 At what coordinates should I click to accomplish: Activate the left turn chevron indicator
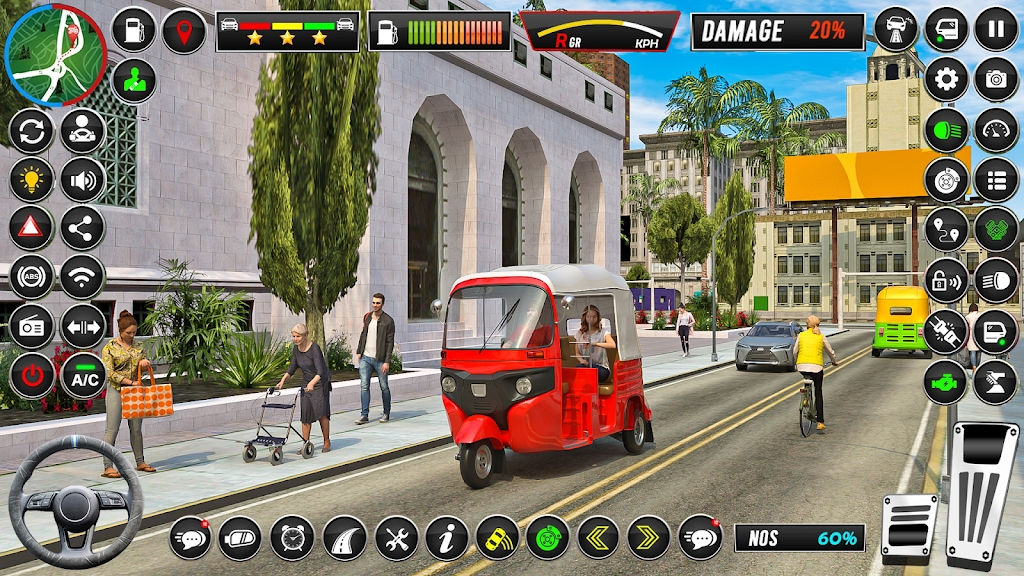tap(598, 538)
